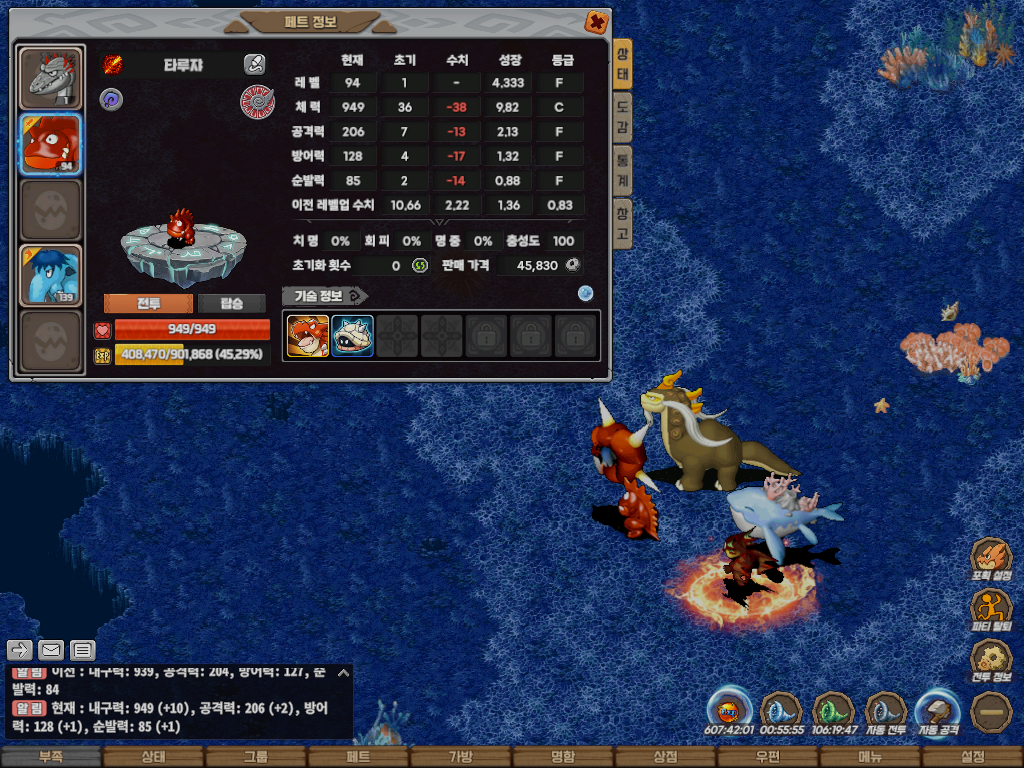Switch to the 도감 side tab
Viewport: 1024px width, 768px height.
tap(622, 117)
